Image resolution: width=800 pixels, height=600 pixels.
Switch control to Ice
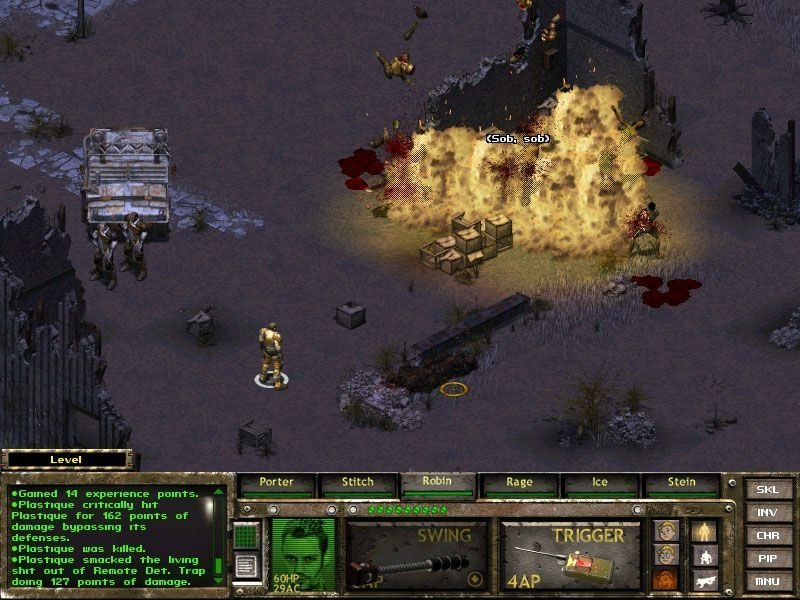coord(600,483)
